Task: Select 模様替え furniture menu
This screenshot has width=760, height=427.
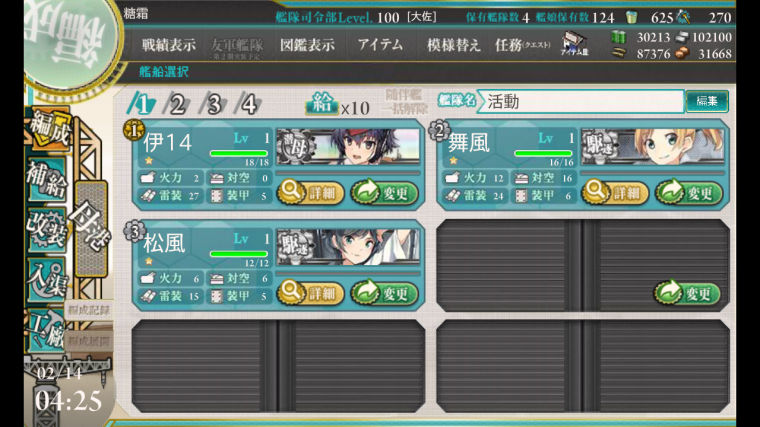Action: tap(453, 45)
